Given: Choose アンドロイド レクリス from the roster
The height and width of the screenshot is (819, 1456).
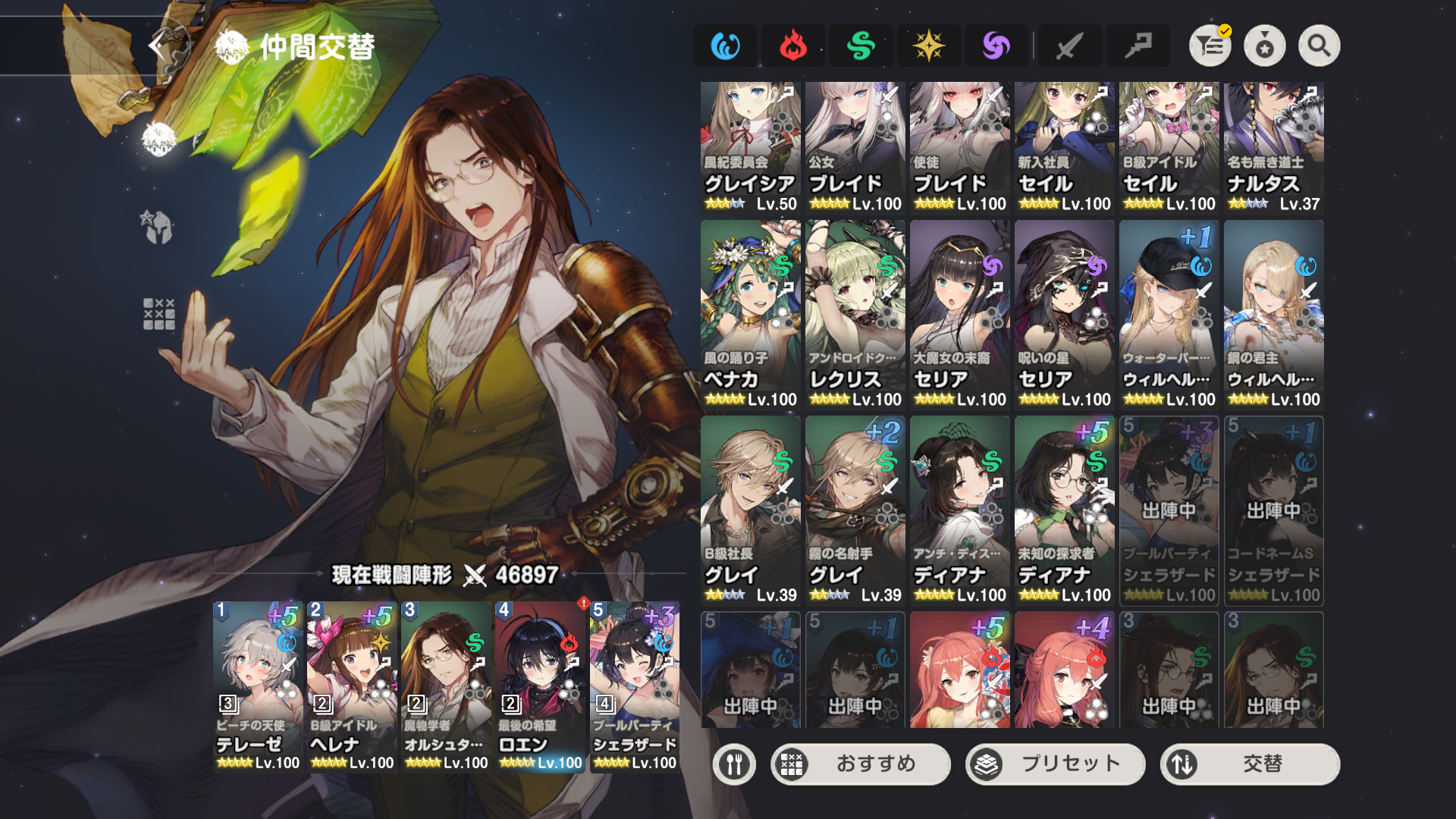Looking at the screenshot, I should point(855,315).
